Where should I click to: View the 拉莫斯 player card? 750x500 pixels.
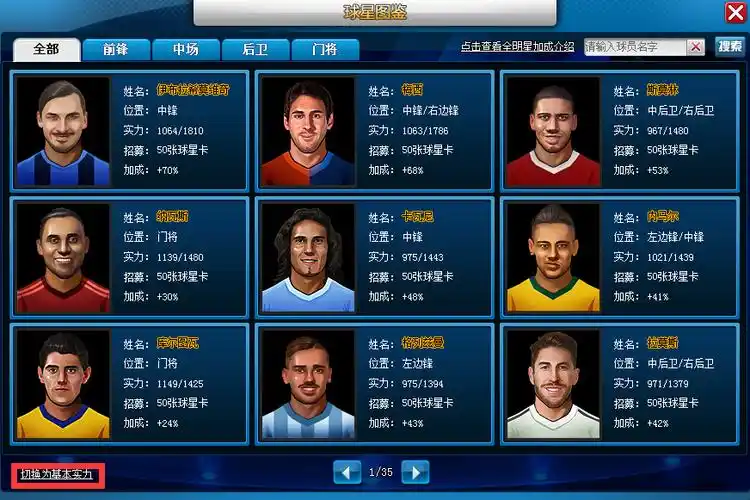[x=619, y=383]
